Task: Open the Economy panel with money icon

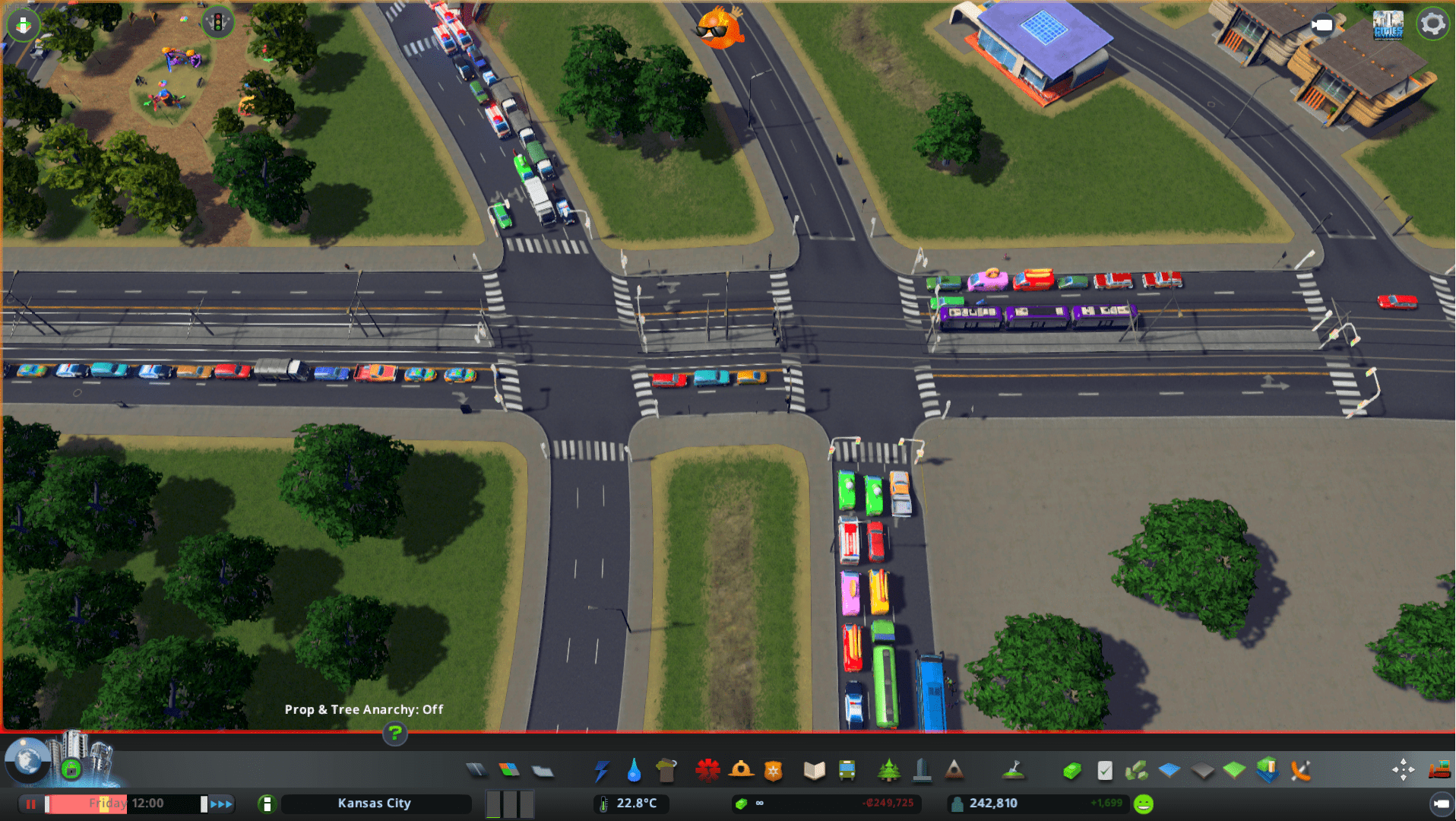Action: point(1073,770)
